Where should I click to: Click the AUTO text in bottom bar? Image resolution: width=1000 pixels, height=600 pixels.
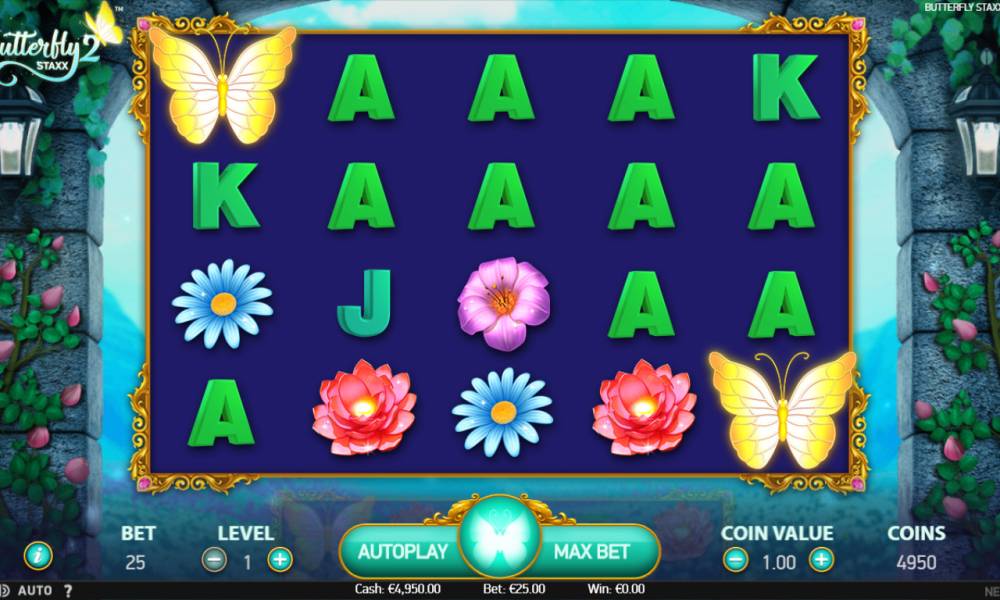[35, 590]
